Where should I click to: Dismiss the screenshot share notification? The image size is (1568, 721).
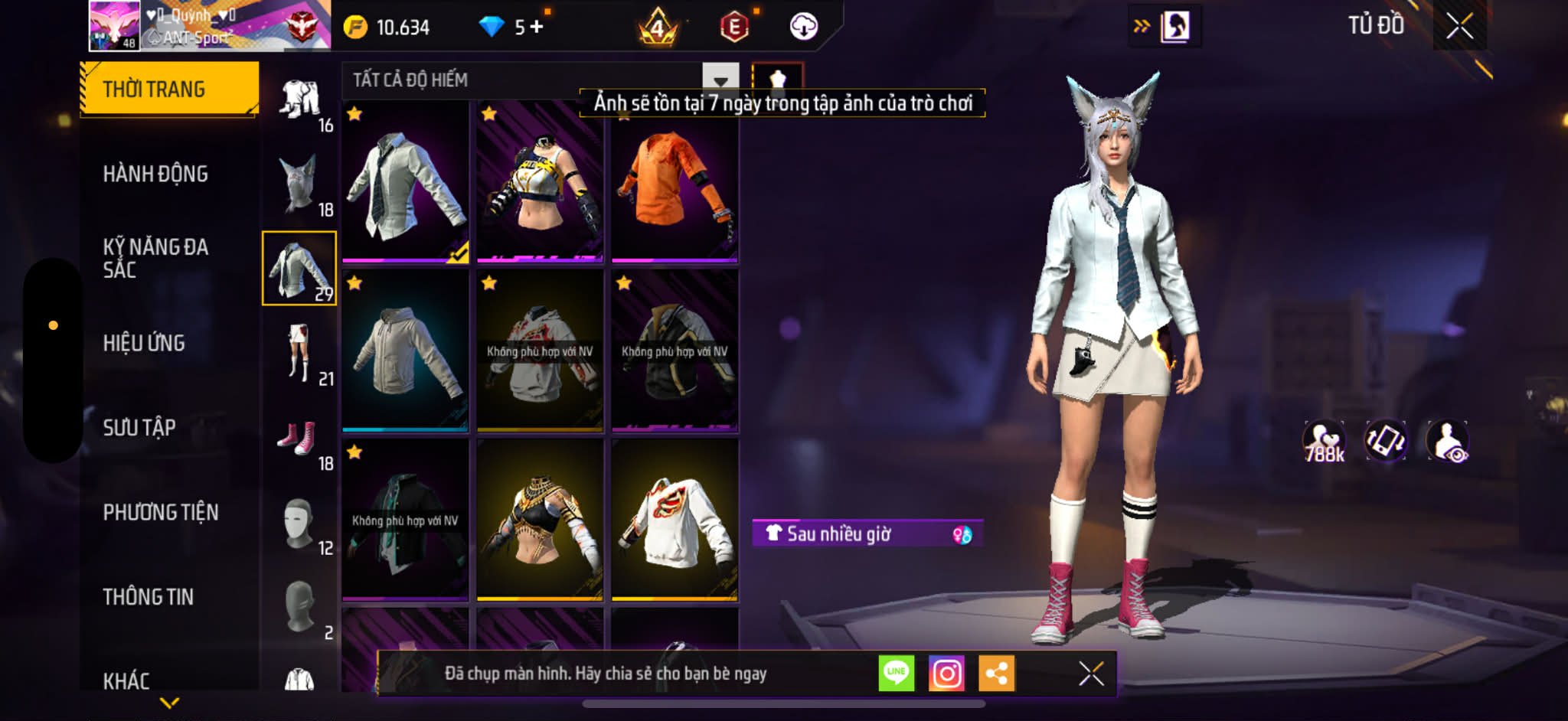point(1091,674)
